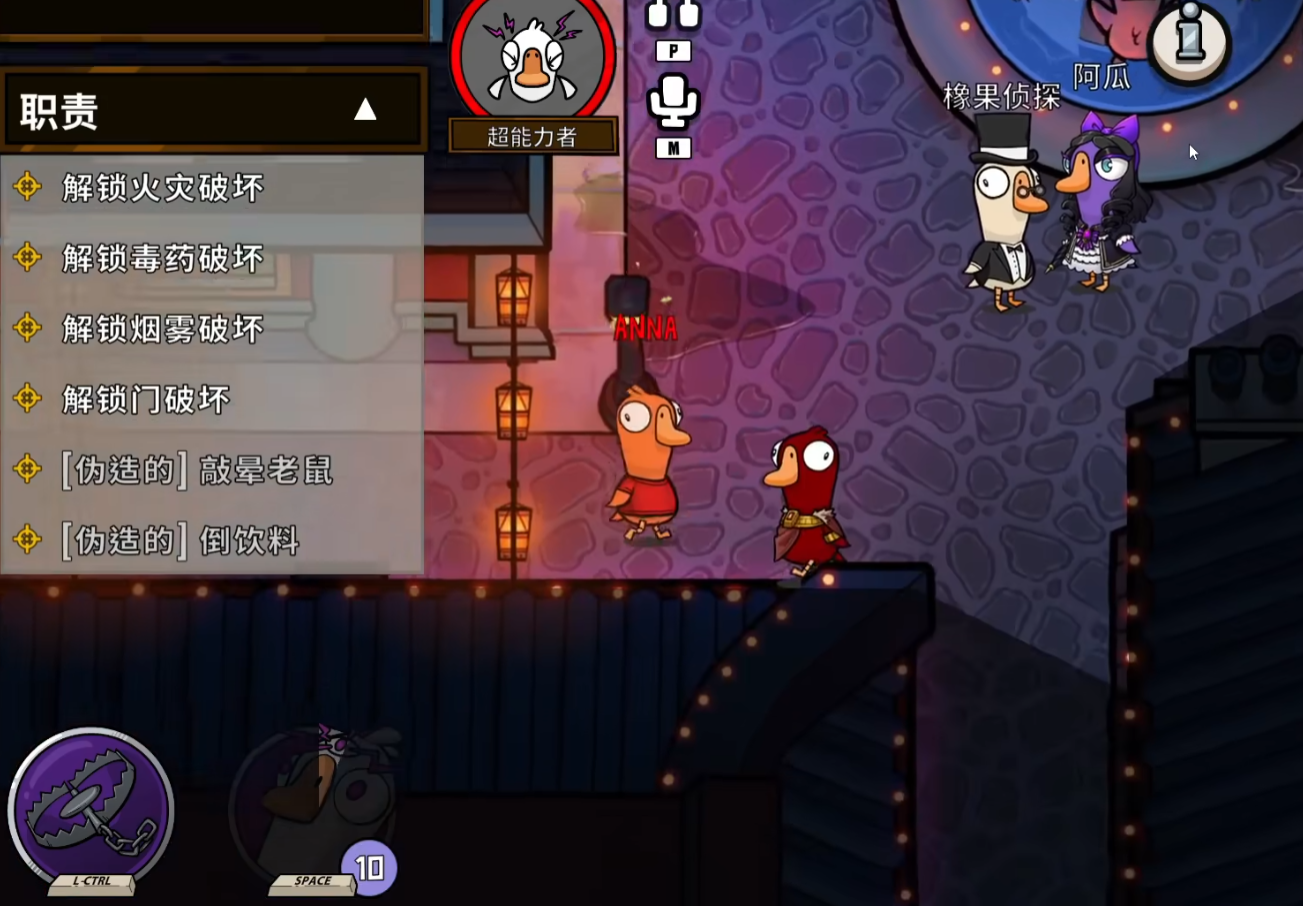1303x906 pixels.
Task: Select the 解锁火灾破坏 task entry
Action: coord(162,187)
